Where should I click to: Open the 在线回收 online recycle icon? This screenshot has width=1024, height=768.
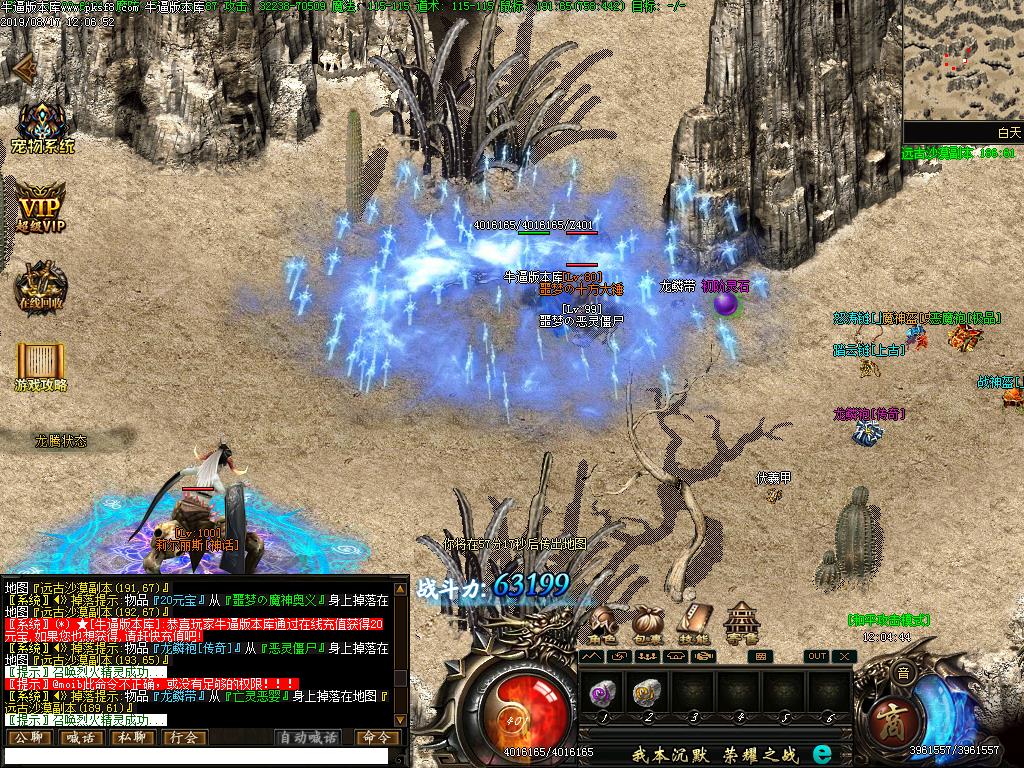(x=41, y=285)
